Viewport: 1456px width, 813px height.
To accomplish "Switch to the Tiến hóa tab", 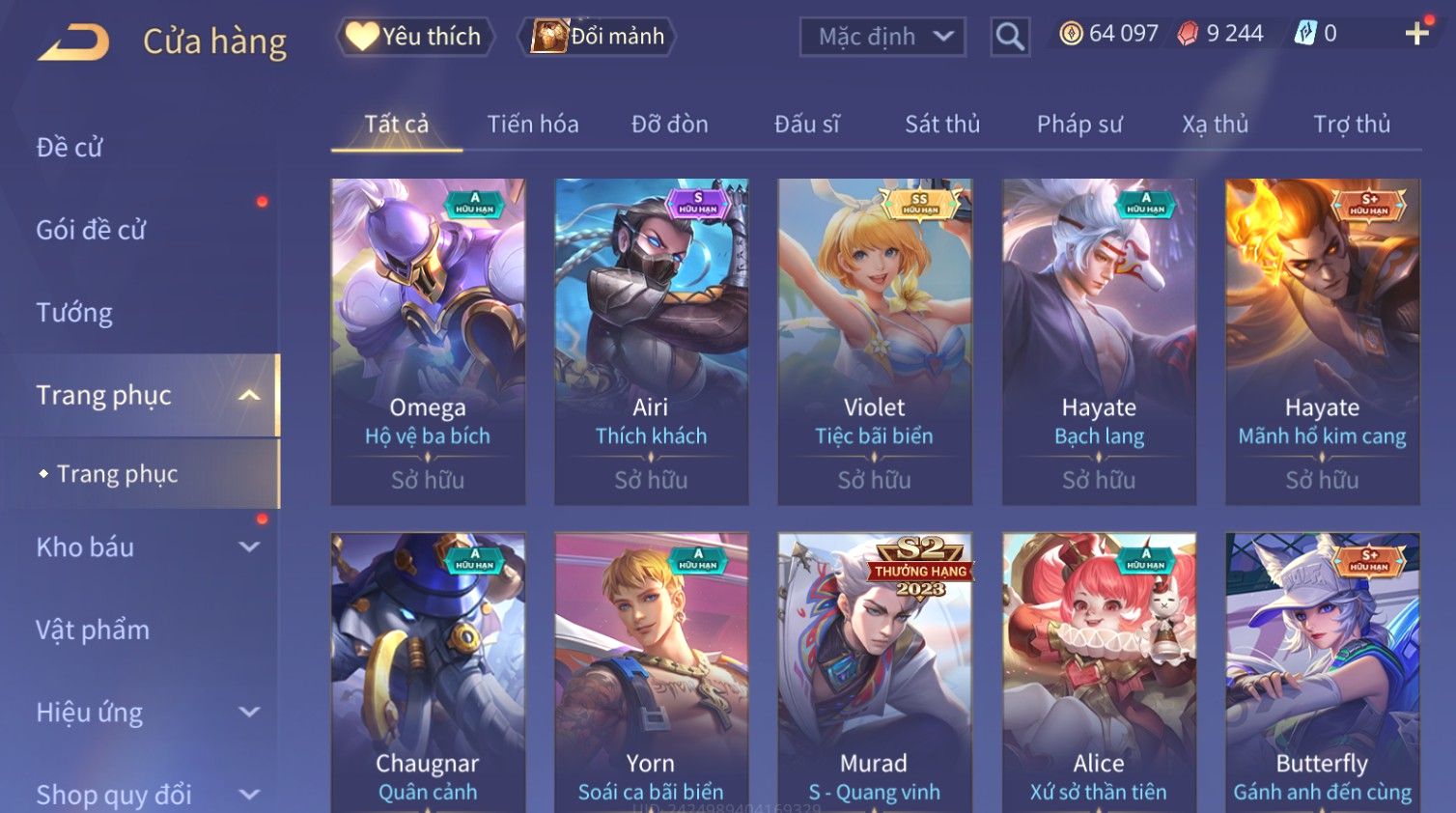I will [x=533, y=125].
